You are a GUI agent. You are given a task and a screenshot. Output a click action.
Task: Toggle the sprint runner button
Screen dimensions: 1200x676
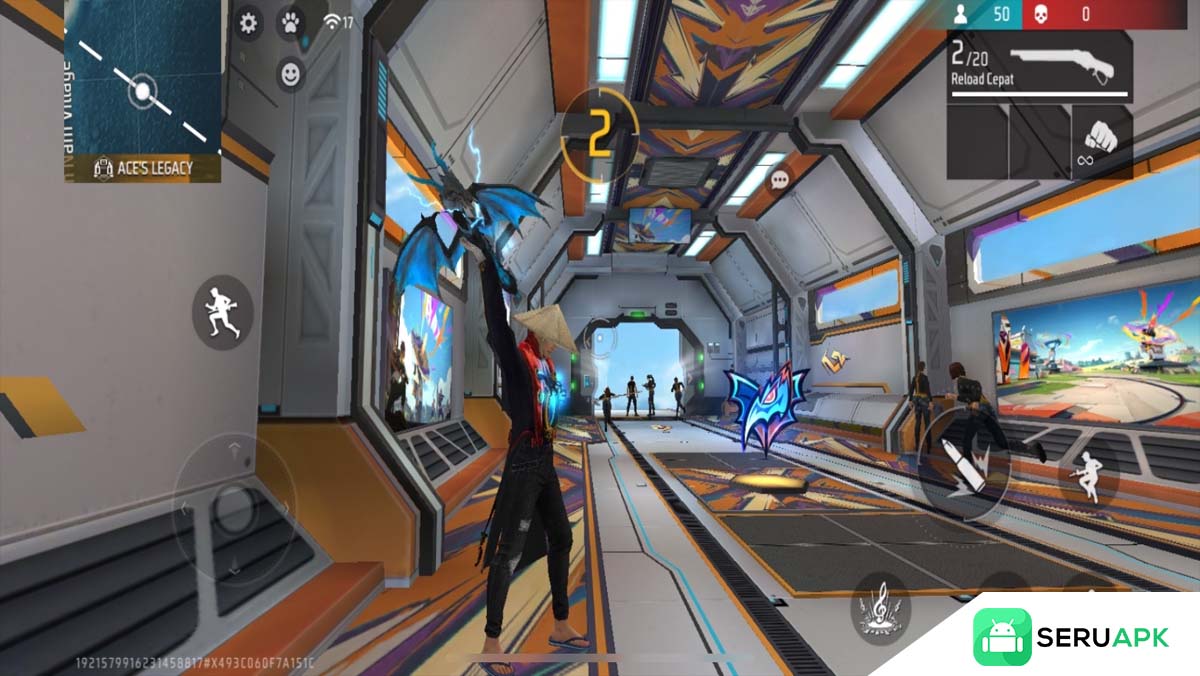[x=222, y=312]
